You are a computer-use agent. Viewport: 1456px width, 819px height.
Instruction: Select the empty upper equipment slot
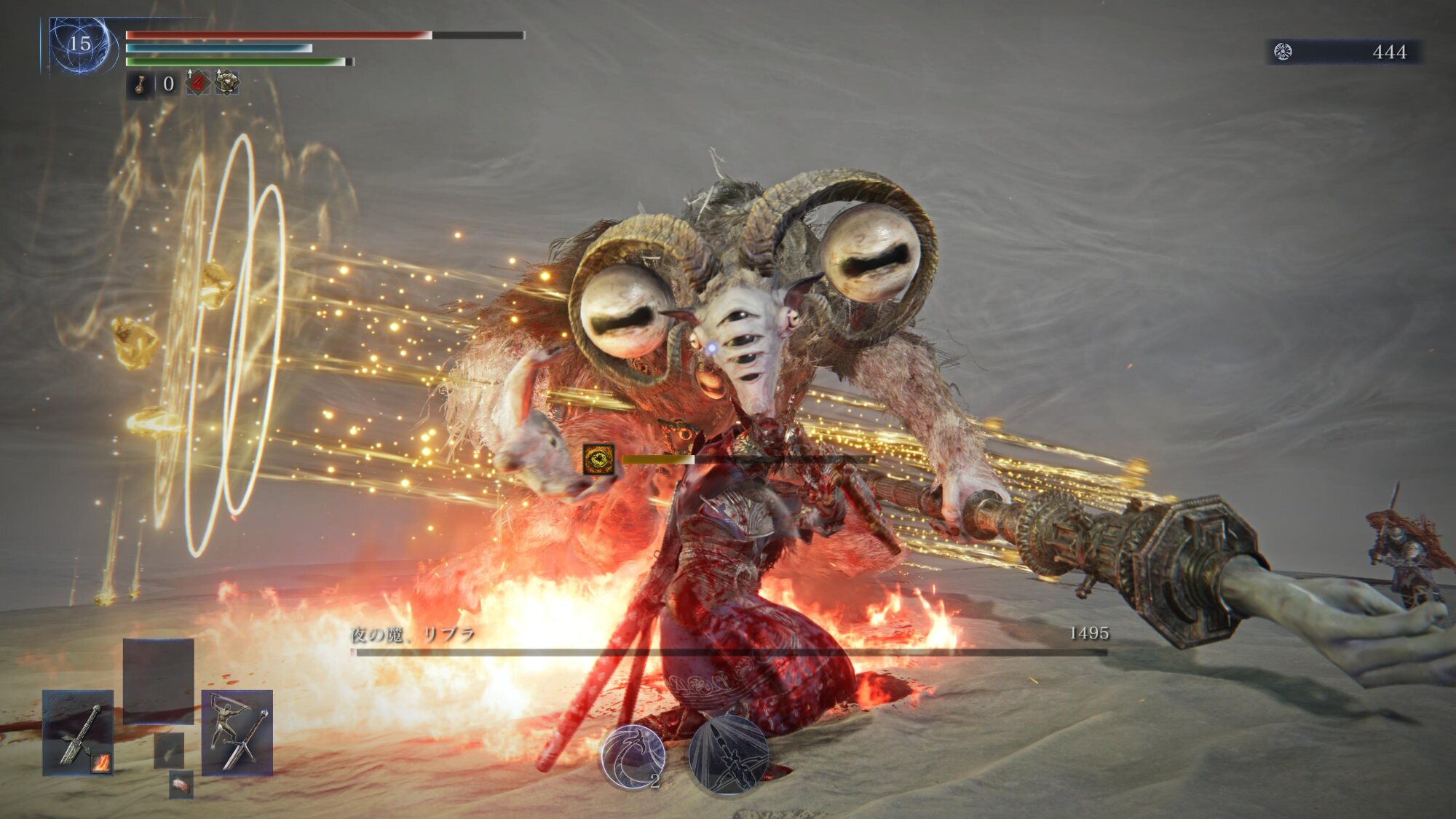[x=158, y=681]
